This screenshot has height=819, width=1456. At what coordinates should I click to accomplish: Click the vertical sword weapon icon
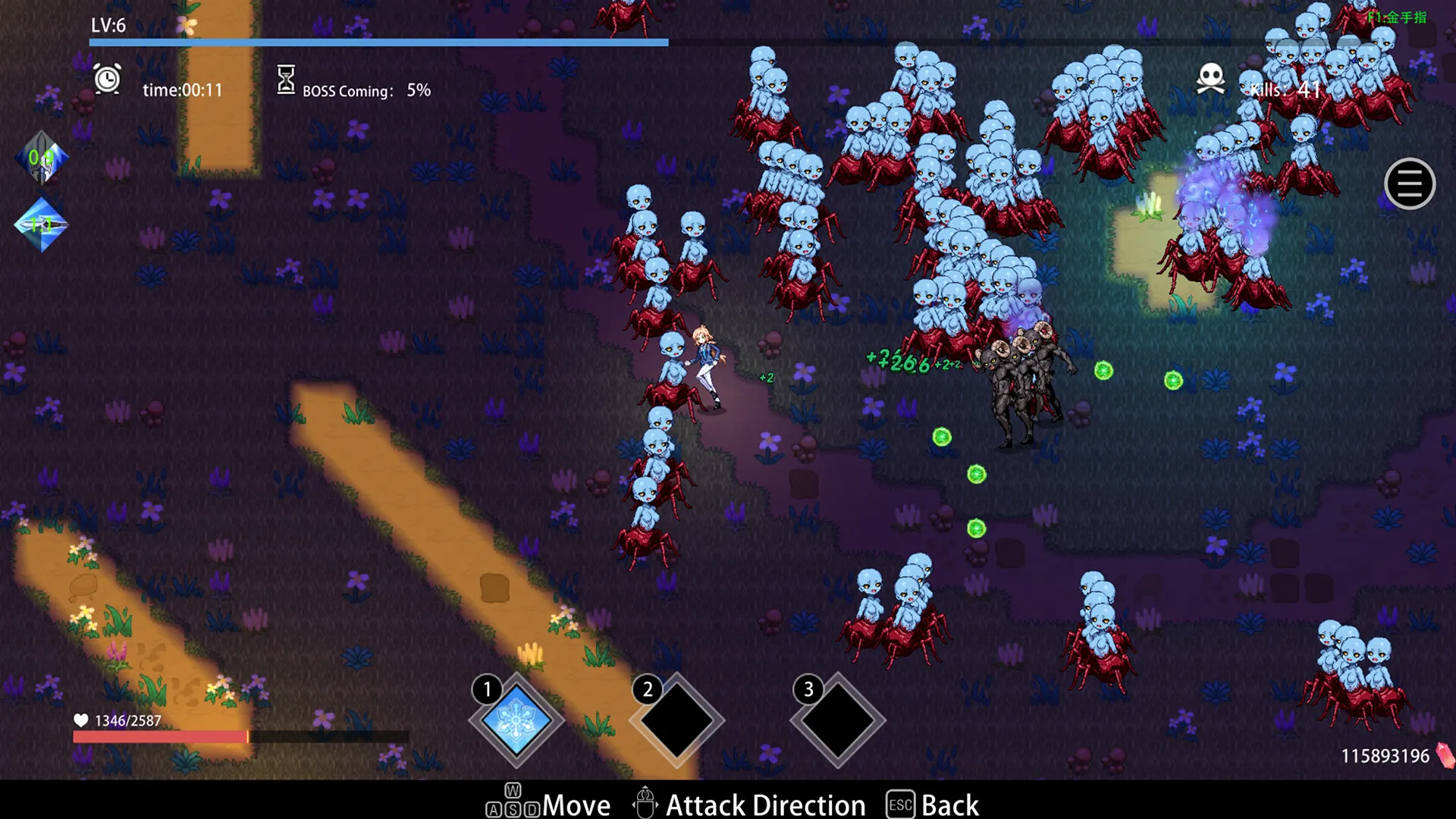pyautogui.click(x=42, y=158)
